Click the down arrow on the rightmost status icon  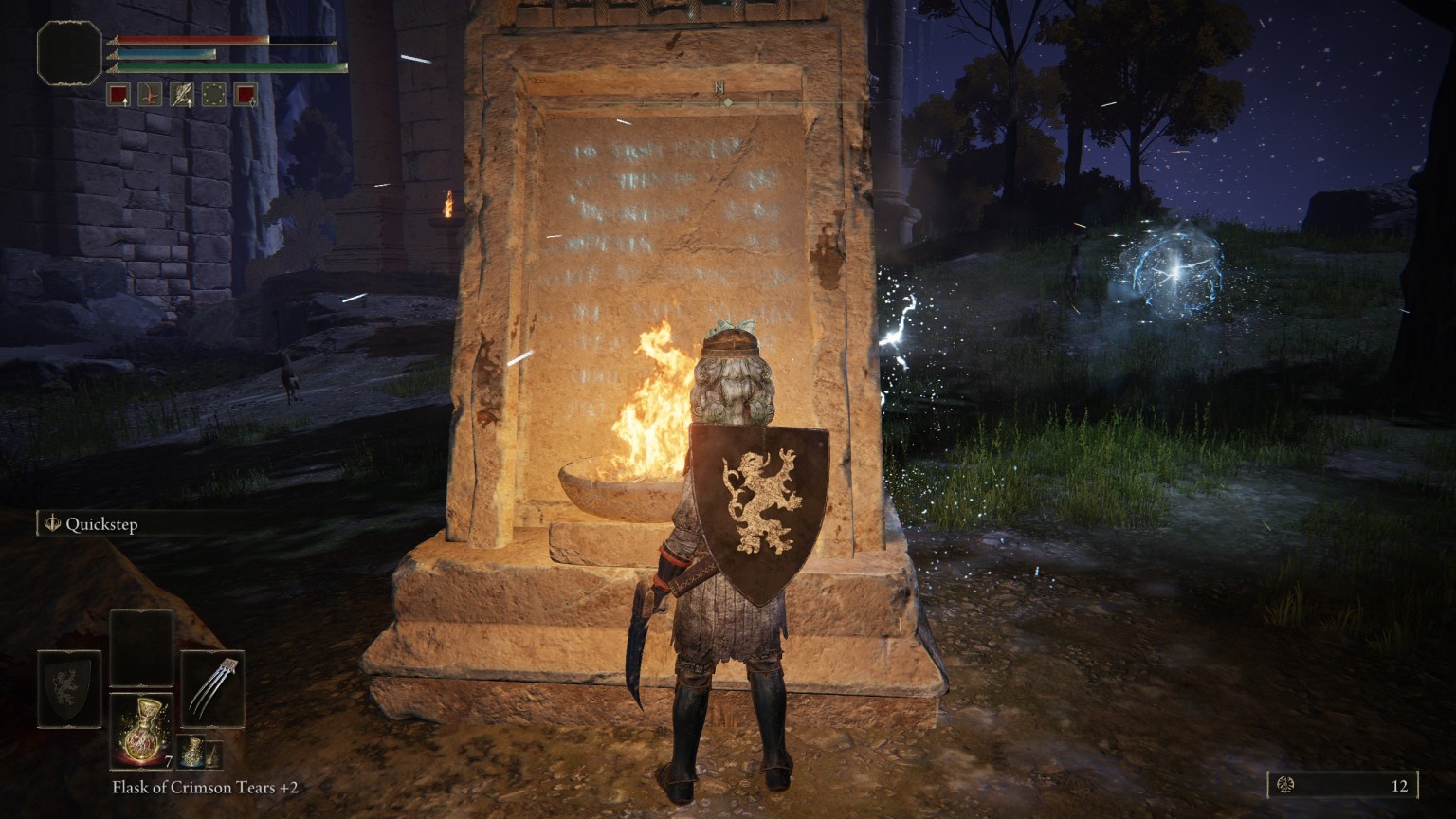tap(252, 103)
